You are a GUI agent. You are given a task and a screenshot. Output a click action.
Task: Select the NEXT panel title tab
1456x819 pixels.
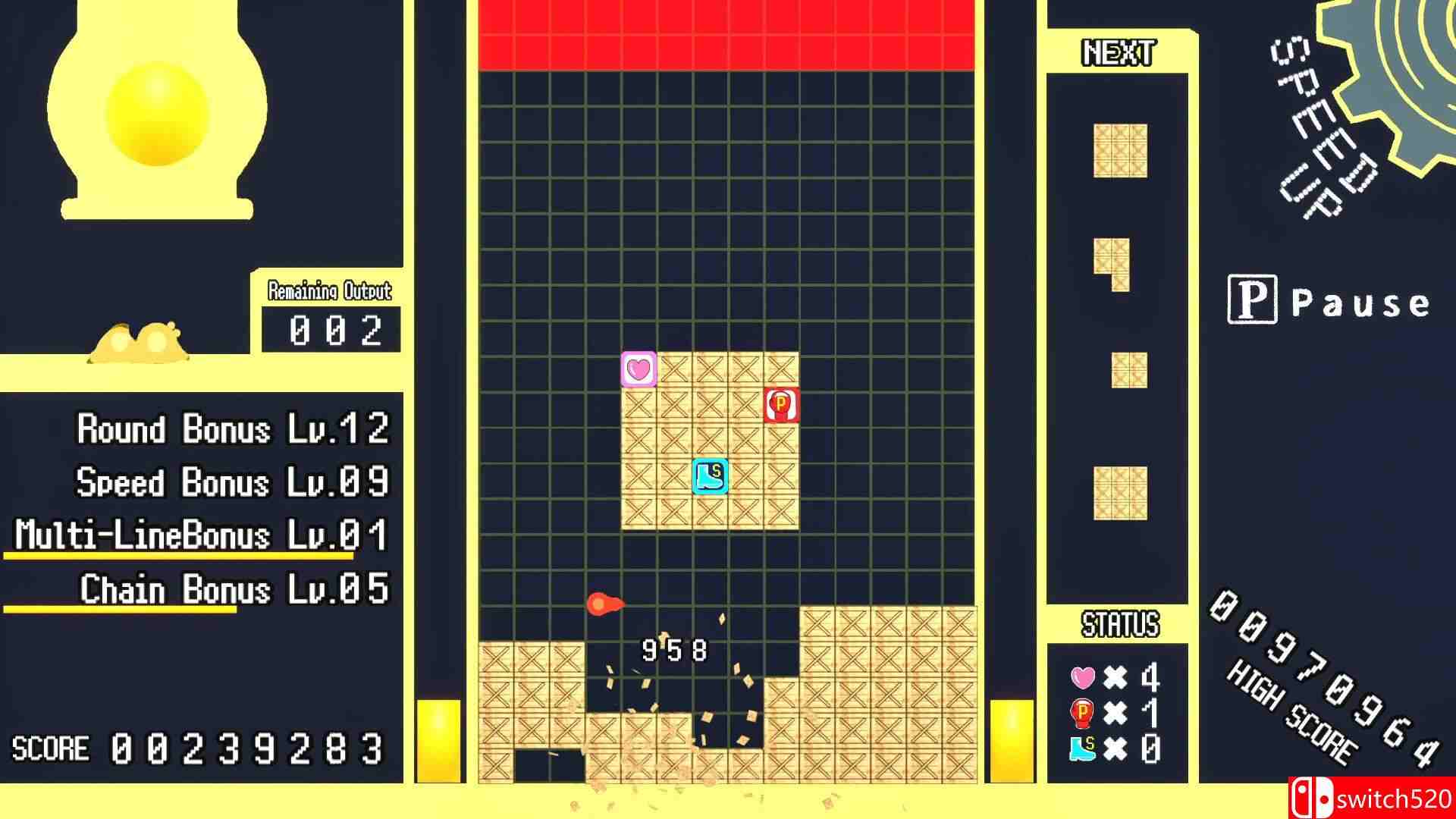1117,53
